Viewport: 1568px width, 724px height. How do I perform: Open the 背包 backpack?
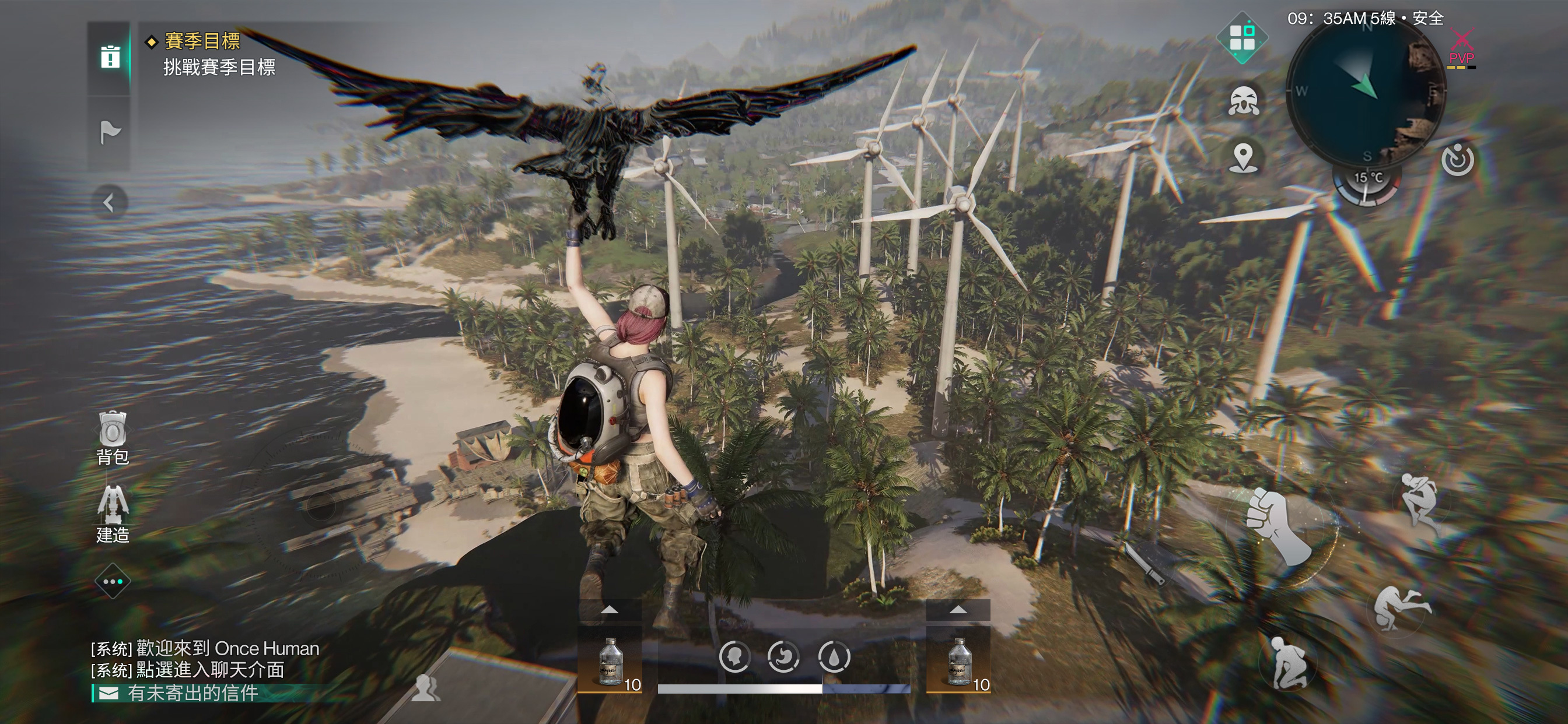pos(113,438)
